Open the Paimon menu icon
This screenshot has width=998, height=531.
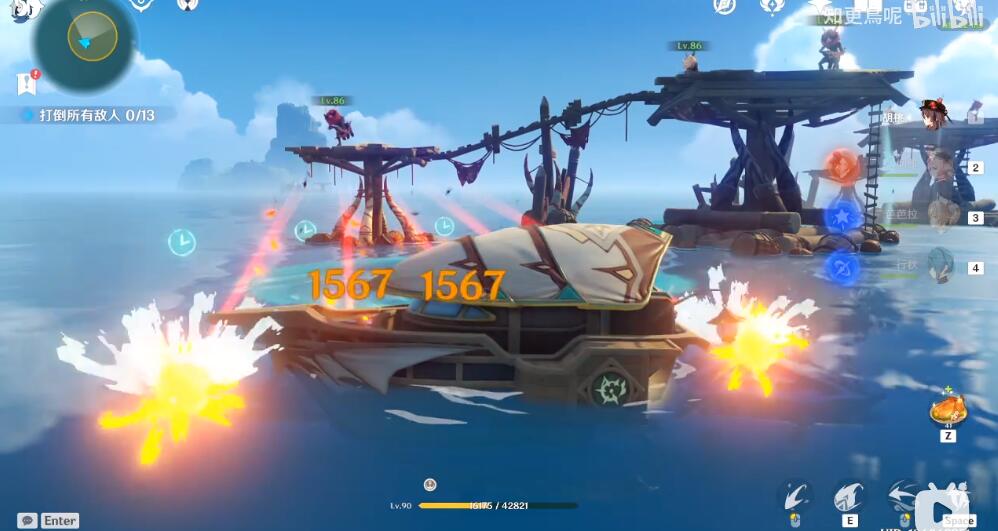[27, 9]
